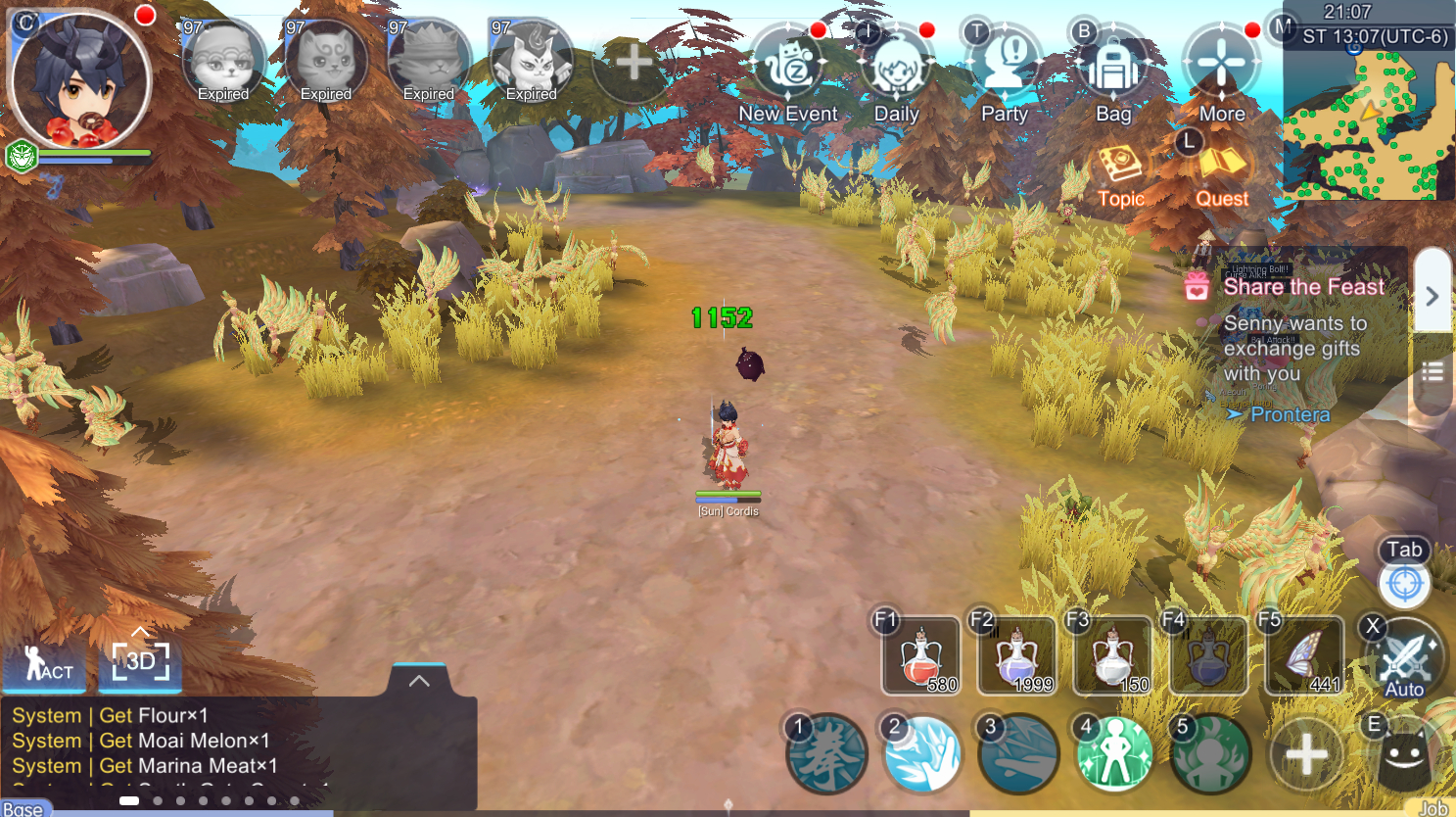Use the white potion with 150 count
The height and width of the screenshot is (817, 1456).
1112,655
